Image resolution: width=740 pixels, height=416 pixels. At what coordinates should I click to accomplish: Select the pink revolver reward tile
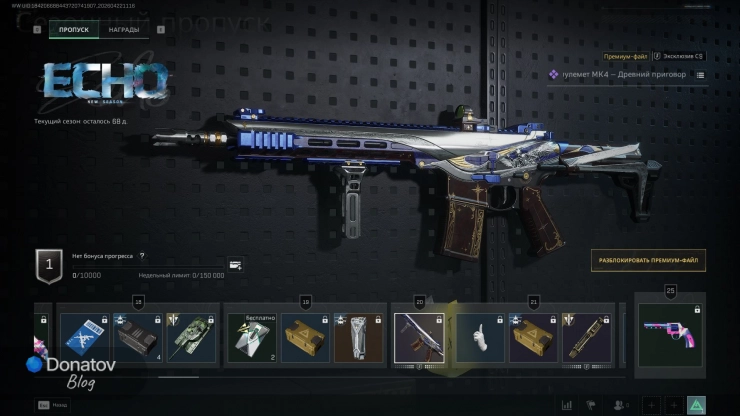click(670, 338)
